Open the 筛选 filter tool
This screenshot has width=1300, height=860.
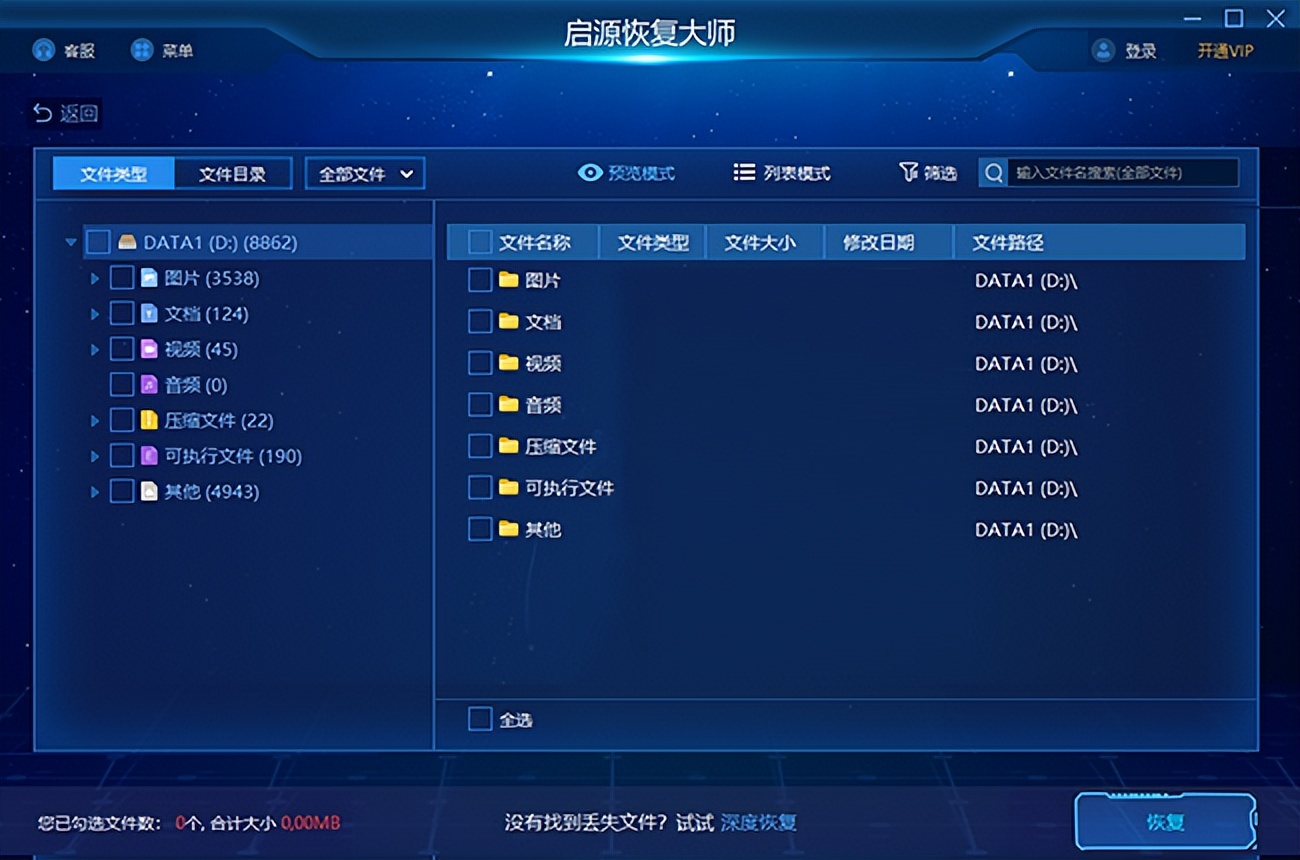927,172
